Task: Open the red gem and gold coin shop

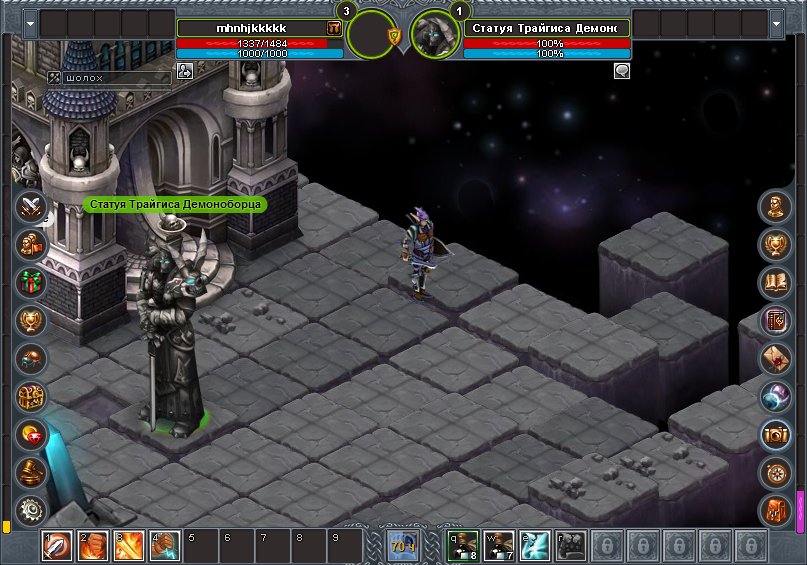Action: [32, 434]
